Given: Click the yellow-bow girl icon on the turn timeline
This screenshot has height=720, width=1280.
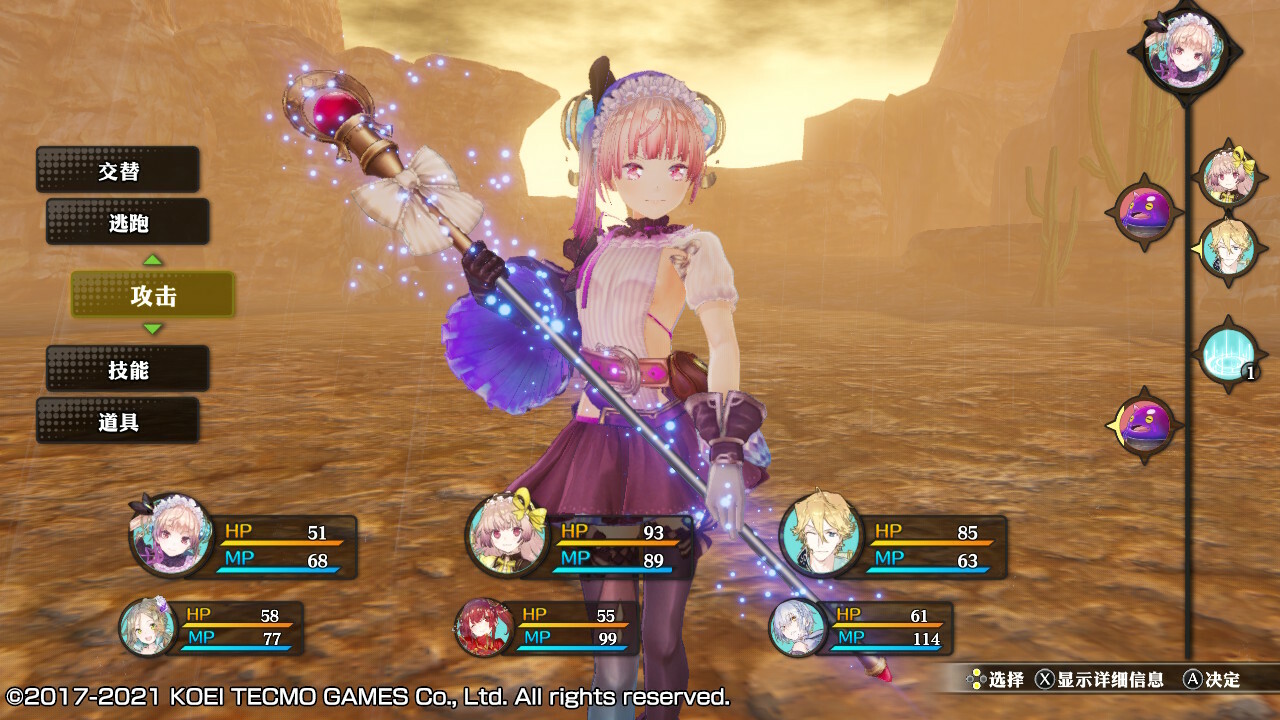Looking at the screenshot, I should 1226,178.
